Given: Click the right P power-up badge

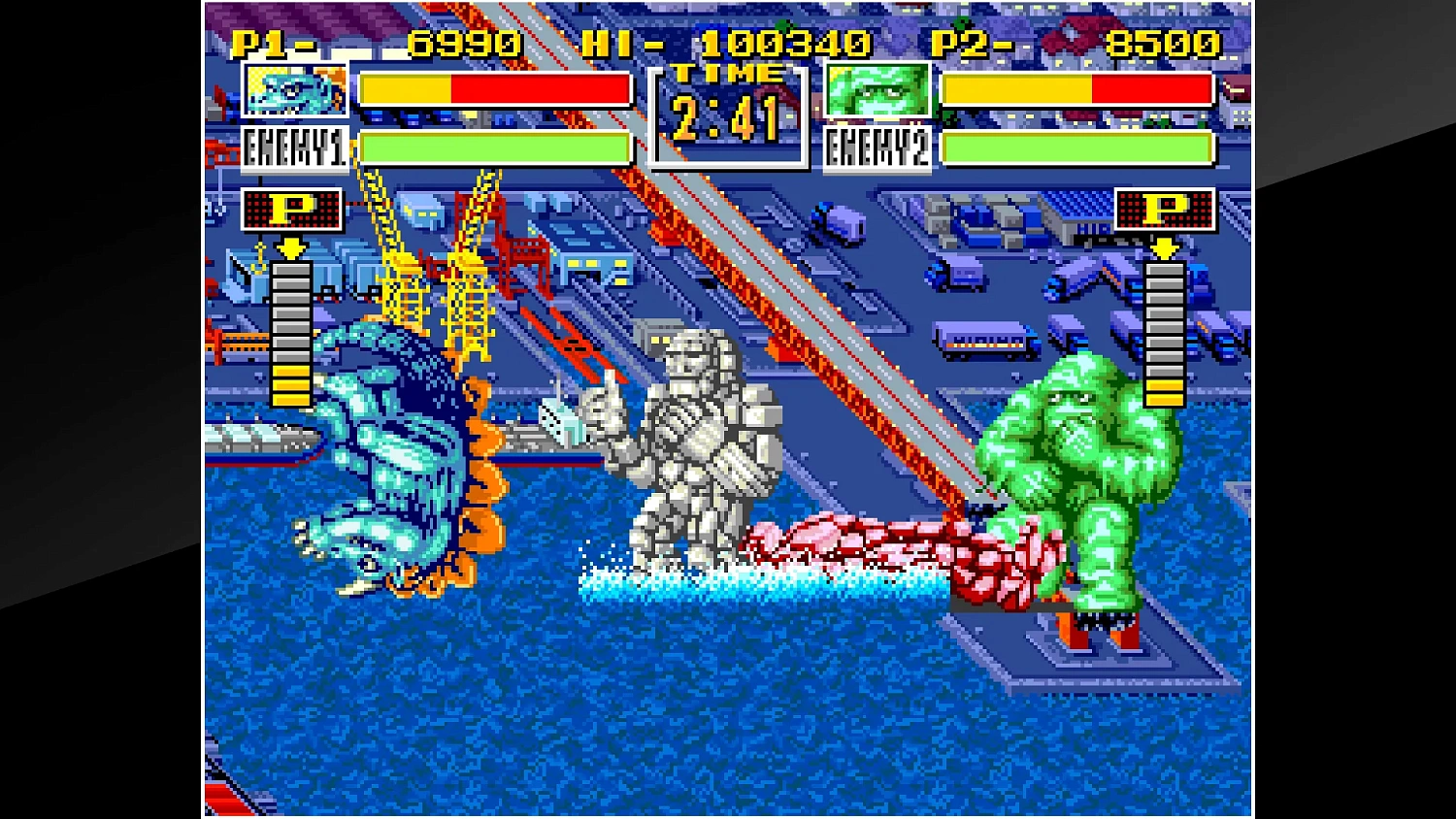Looking at the screenshot, I should pyautogui.click(x=1165, y=209).
